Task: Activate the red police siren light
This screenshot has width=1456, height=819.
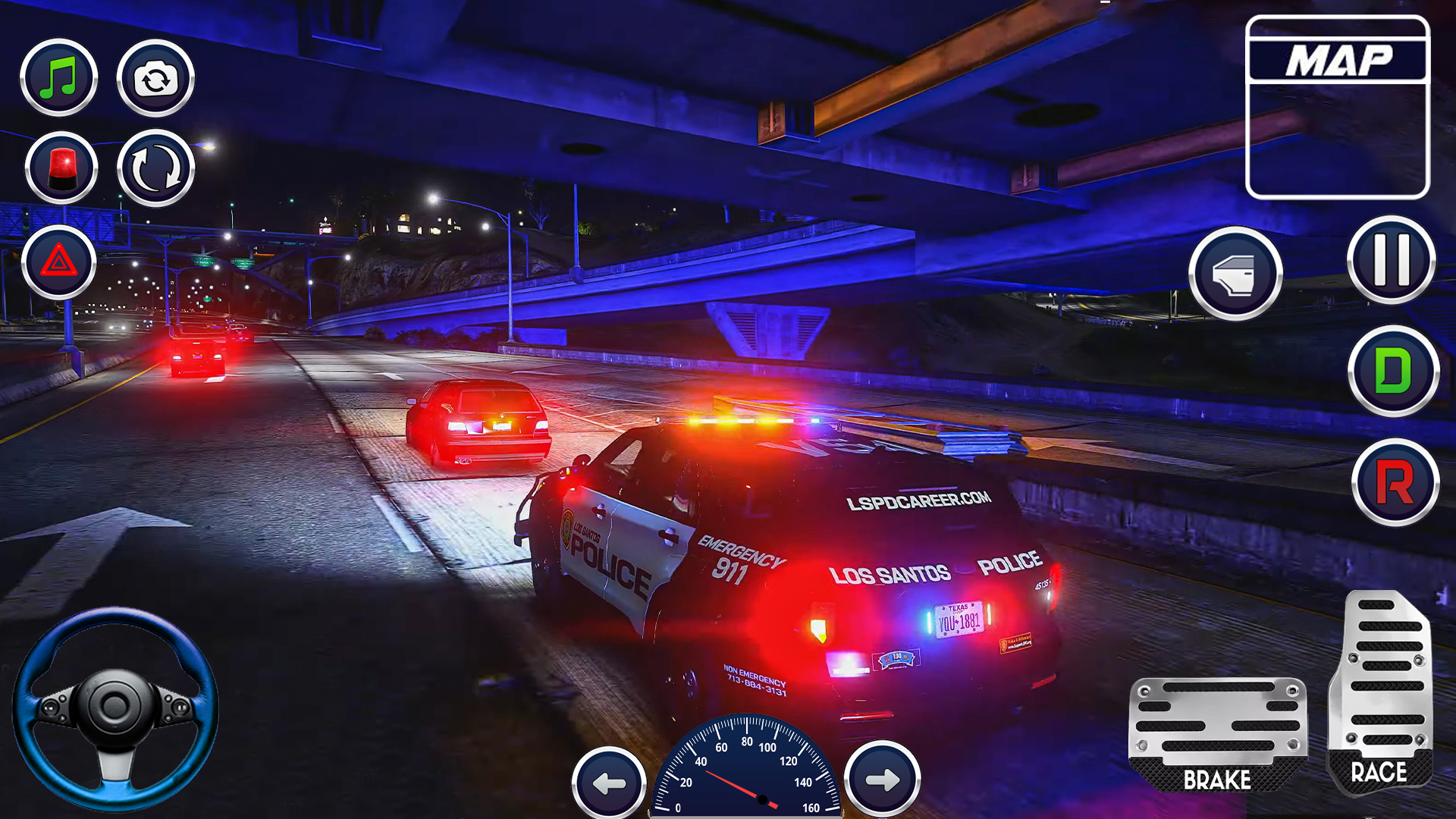Action: (x=61, y=168)
